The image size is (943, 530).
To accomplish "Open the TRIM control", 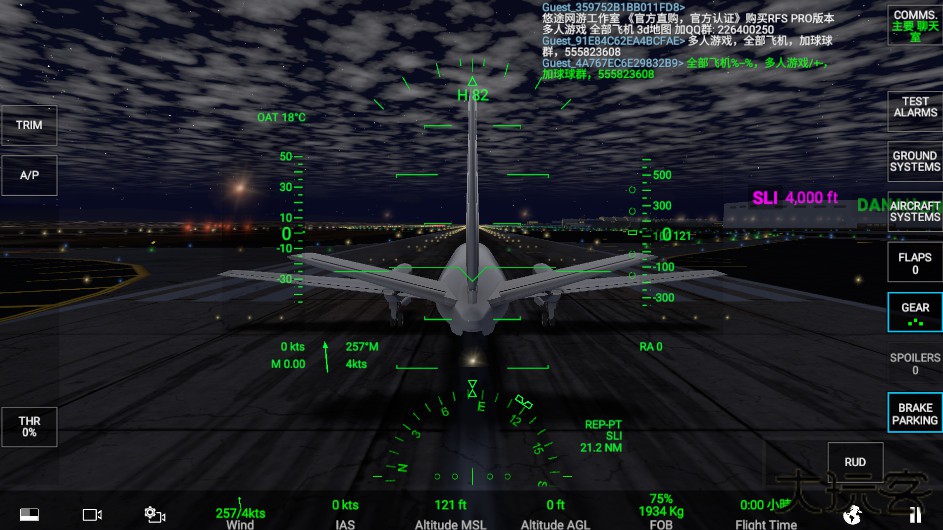I will click(29, 126).
